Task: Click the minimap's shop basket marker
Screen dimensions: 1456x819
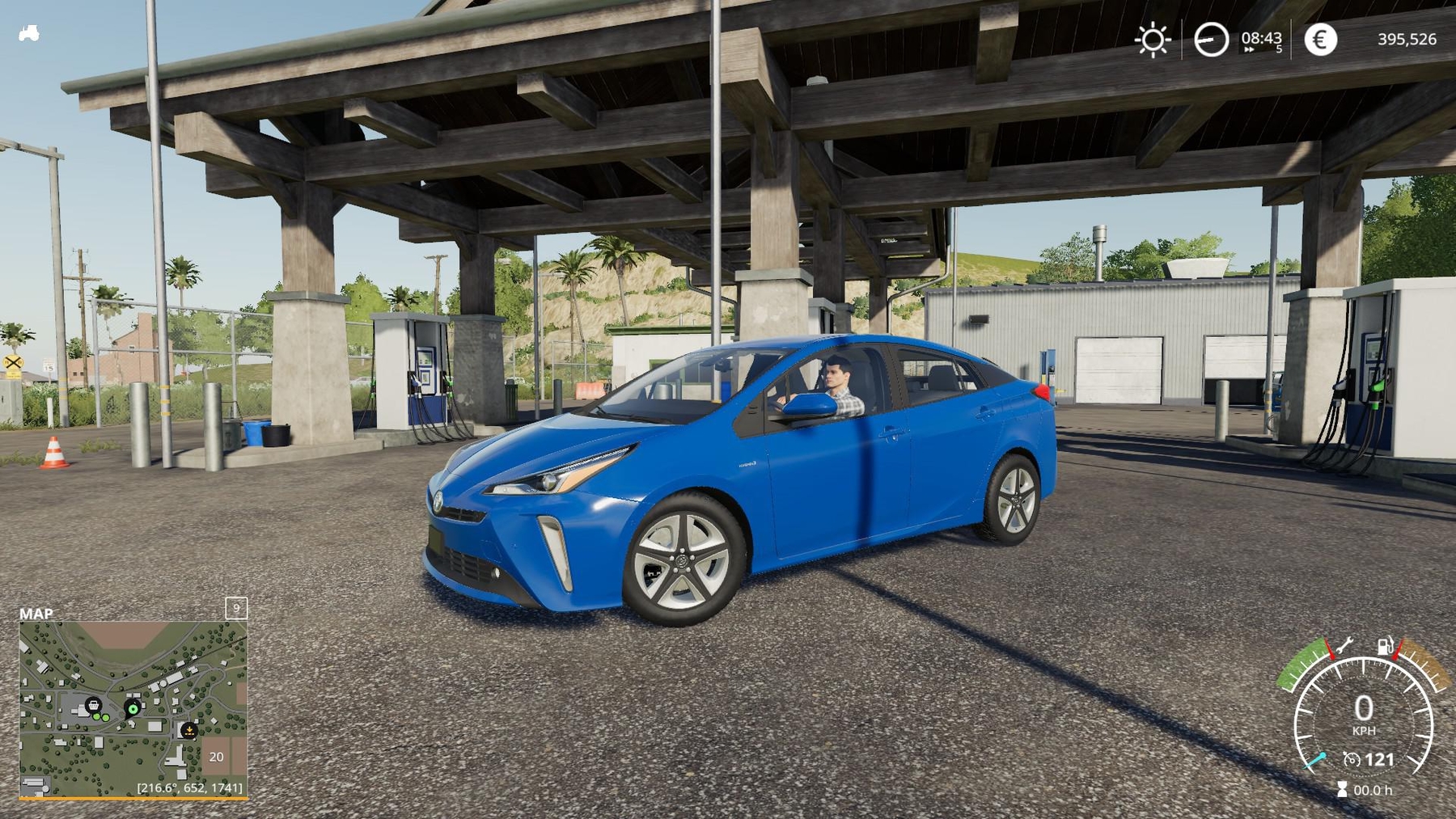Action: 94,705
